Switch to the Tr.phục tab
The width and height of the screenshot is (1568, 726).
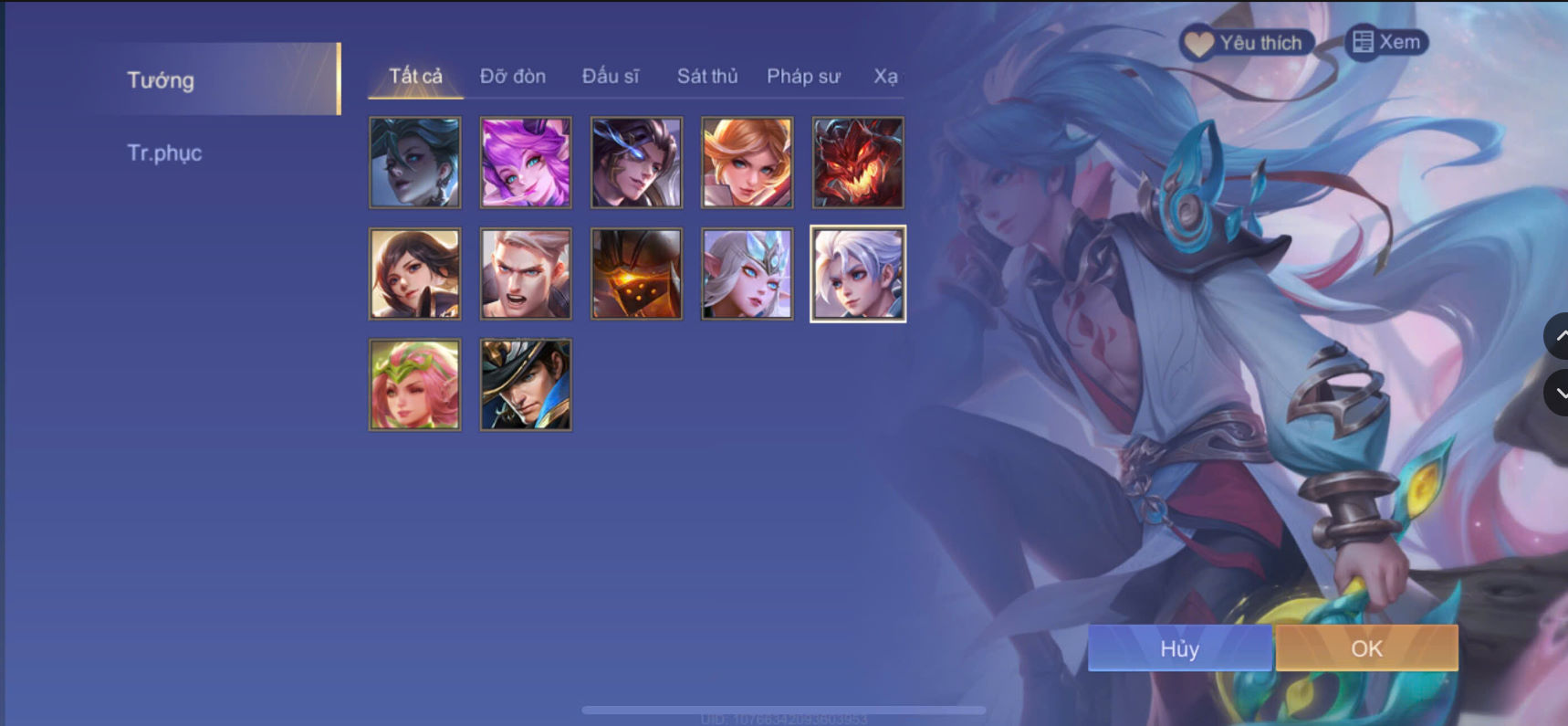pos(165,153)
